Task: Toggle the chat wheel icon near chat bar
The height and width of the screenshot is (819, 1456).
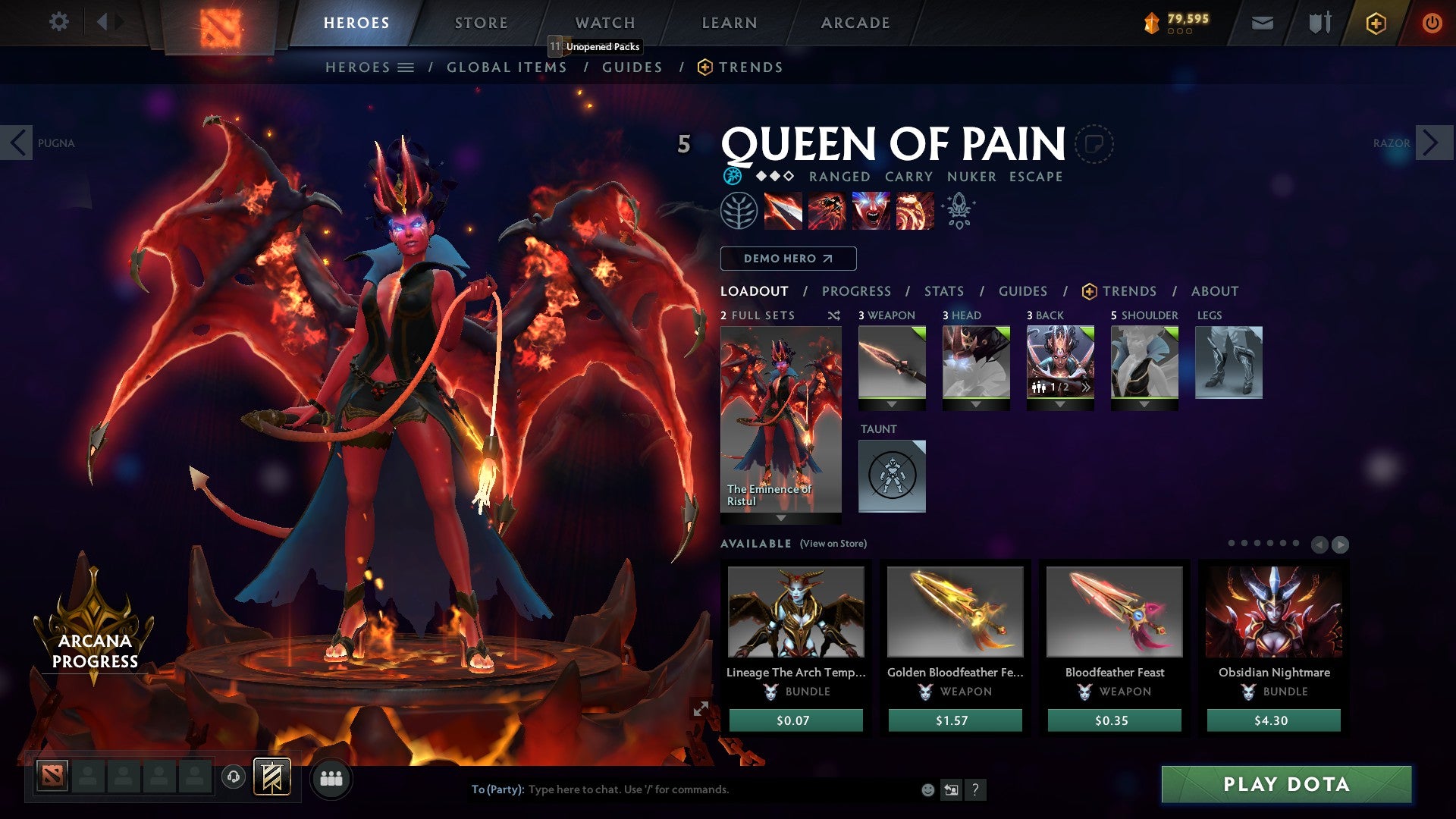Action: click(x=950, y=789)
